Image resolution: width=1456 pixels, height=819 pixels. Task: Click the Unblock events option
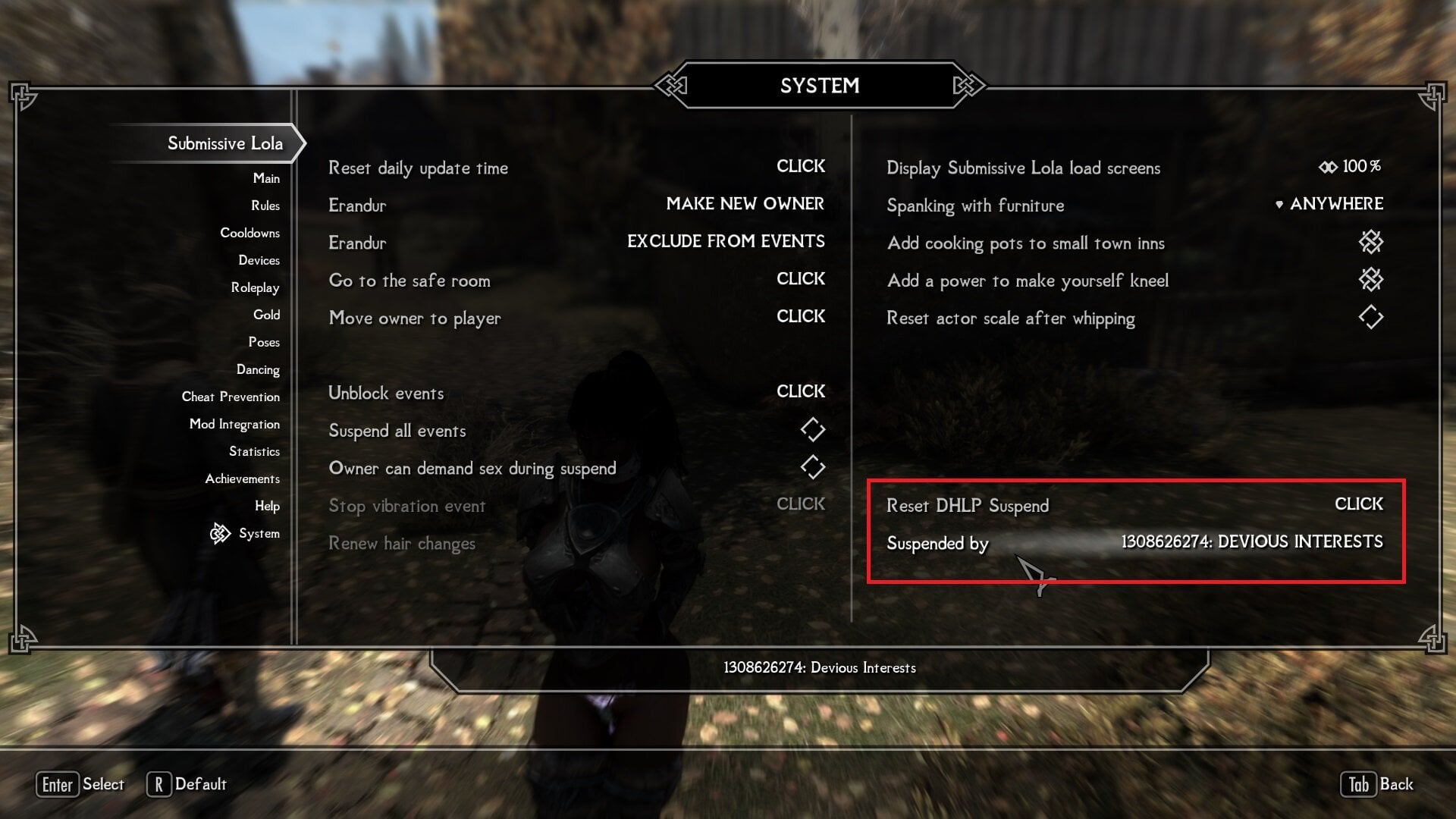pyautogui.click(x=800, y=391)
